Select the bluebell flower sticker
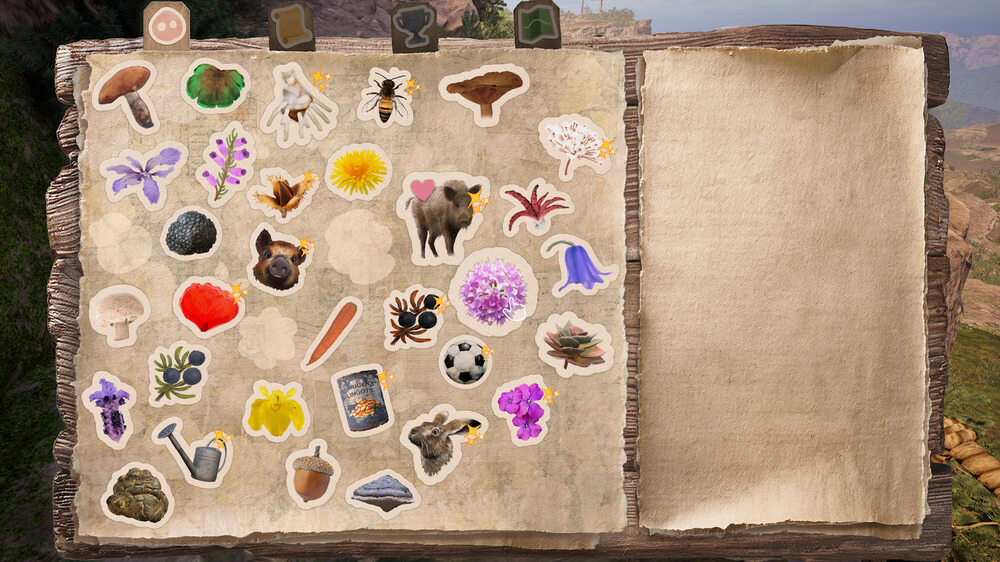This screenshot has width=1000, height=562. 579,265
